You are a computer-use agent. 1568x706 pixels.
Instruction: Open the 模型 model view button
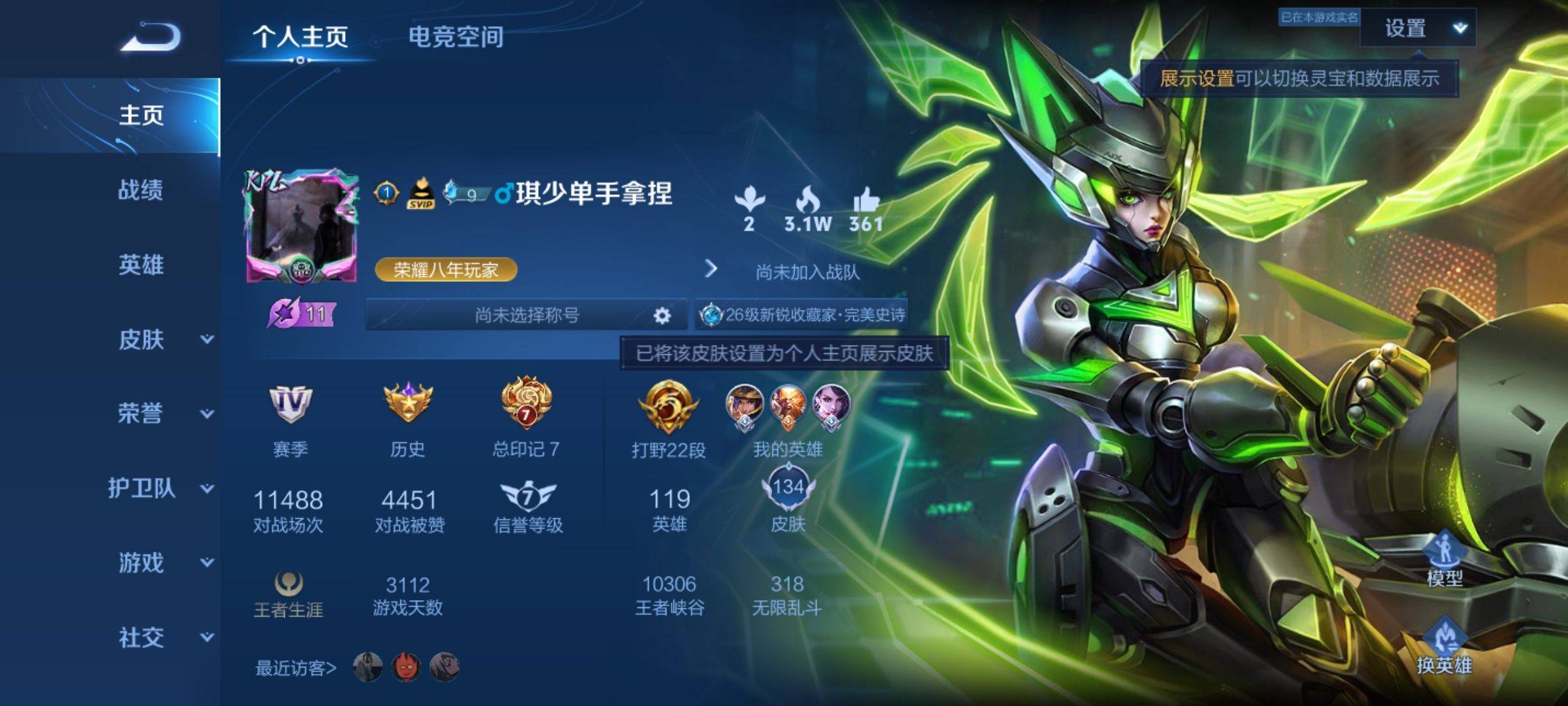coord(1445,560)
